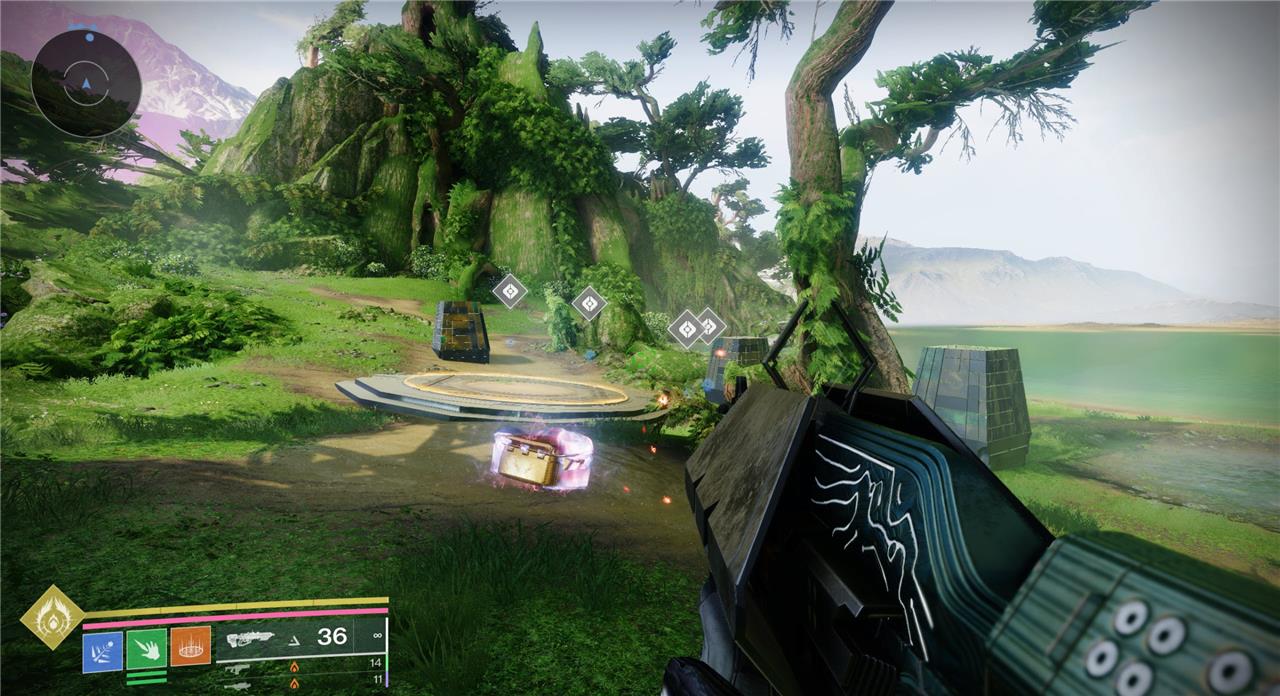Use the orange class ability rift icon
1280x696 pixels.
pyautogui.click(x=190, y=647)
